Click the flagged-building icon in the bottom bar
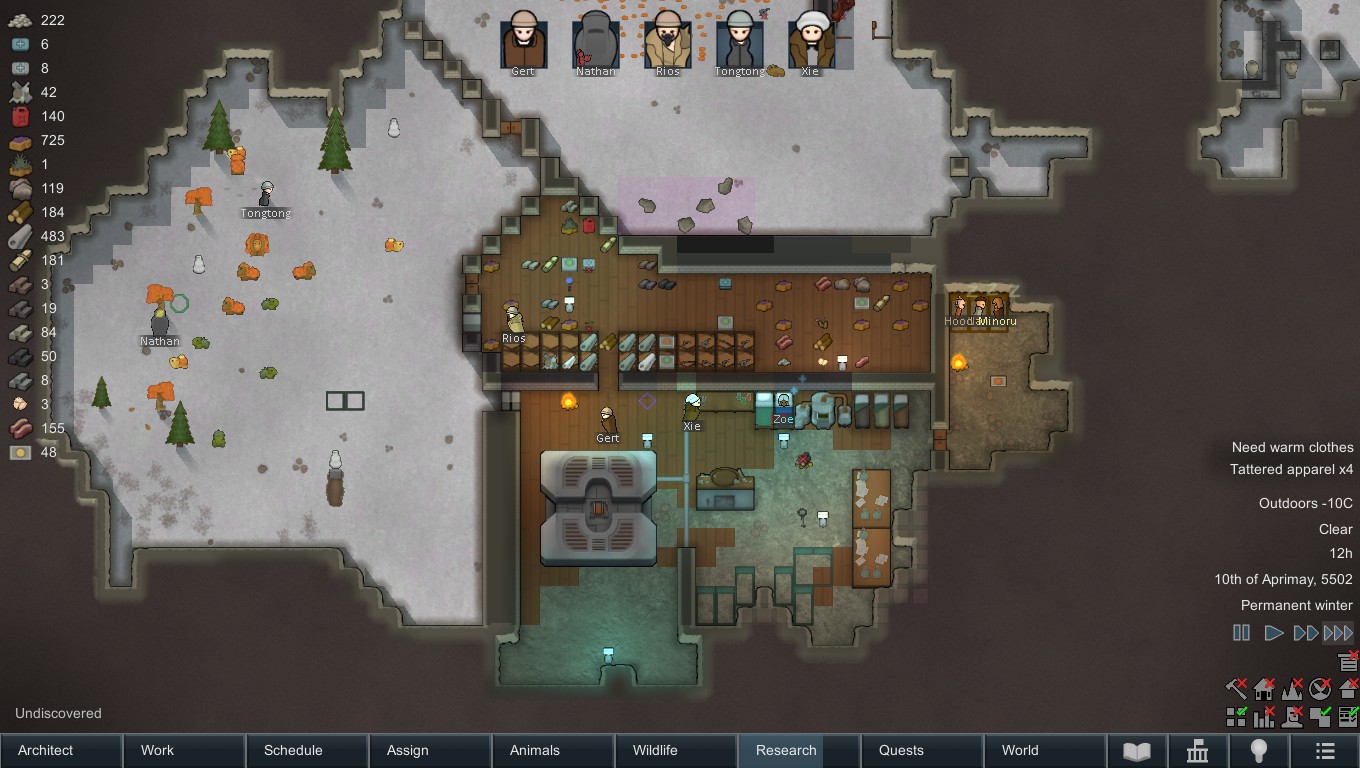1360x768 pixels. pos(1197,750)
